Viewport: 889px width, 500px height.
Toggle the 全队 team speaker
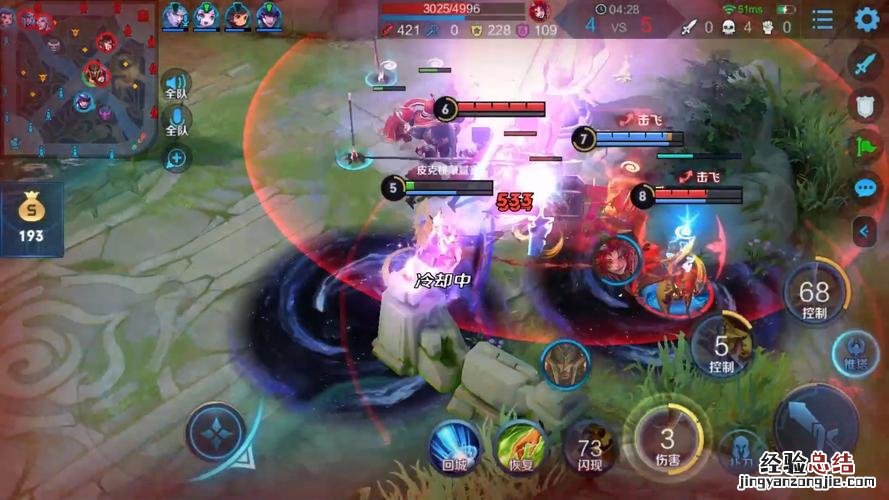pos(176,85)
